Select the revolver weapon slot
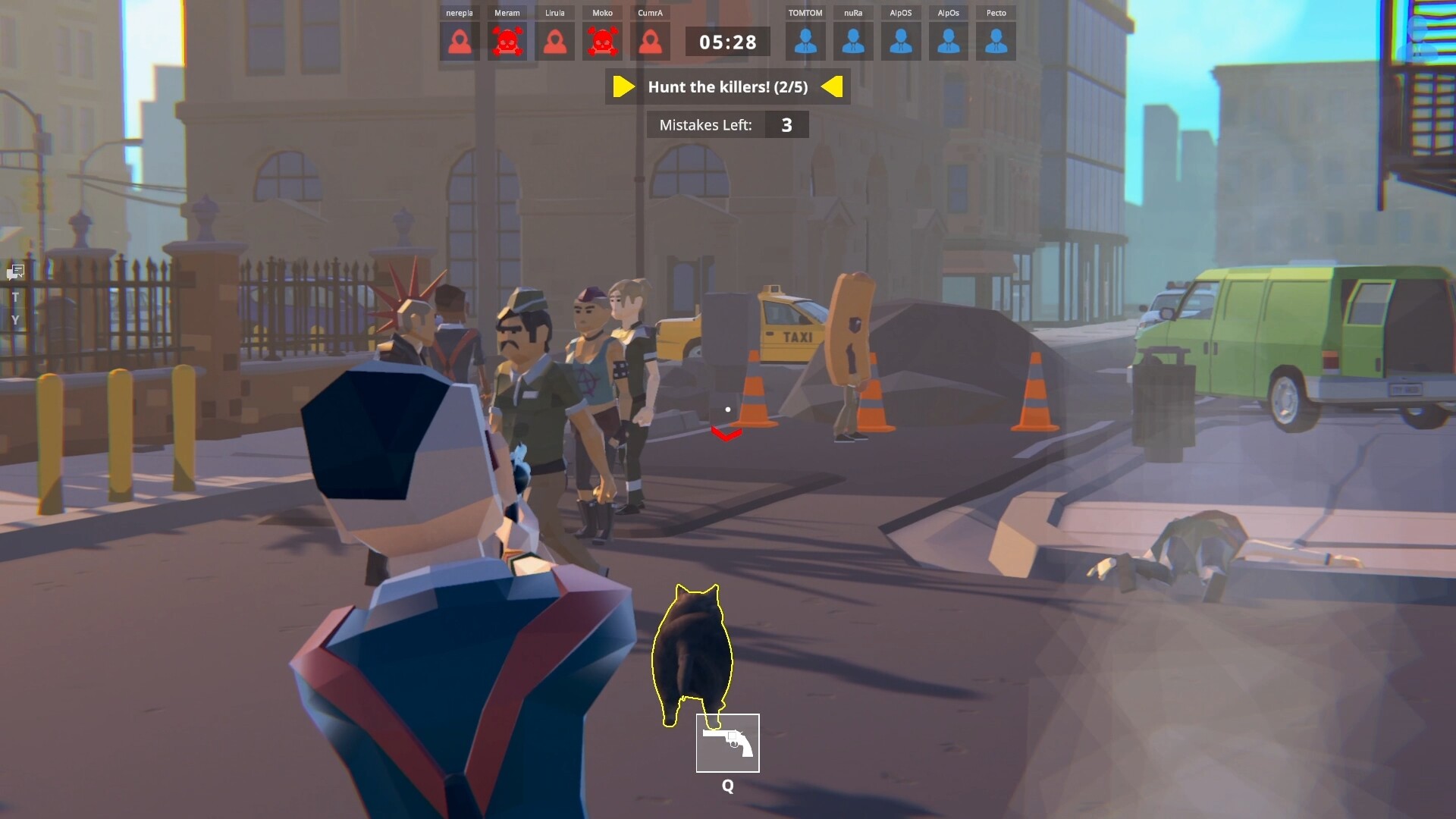Viewport: 1456px width, 819px height. 727,742
